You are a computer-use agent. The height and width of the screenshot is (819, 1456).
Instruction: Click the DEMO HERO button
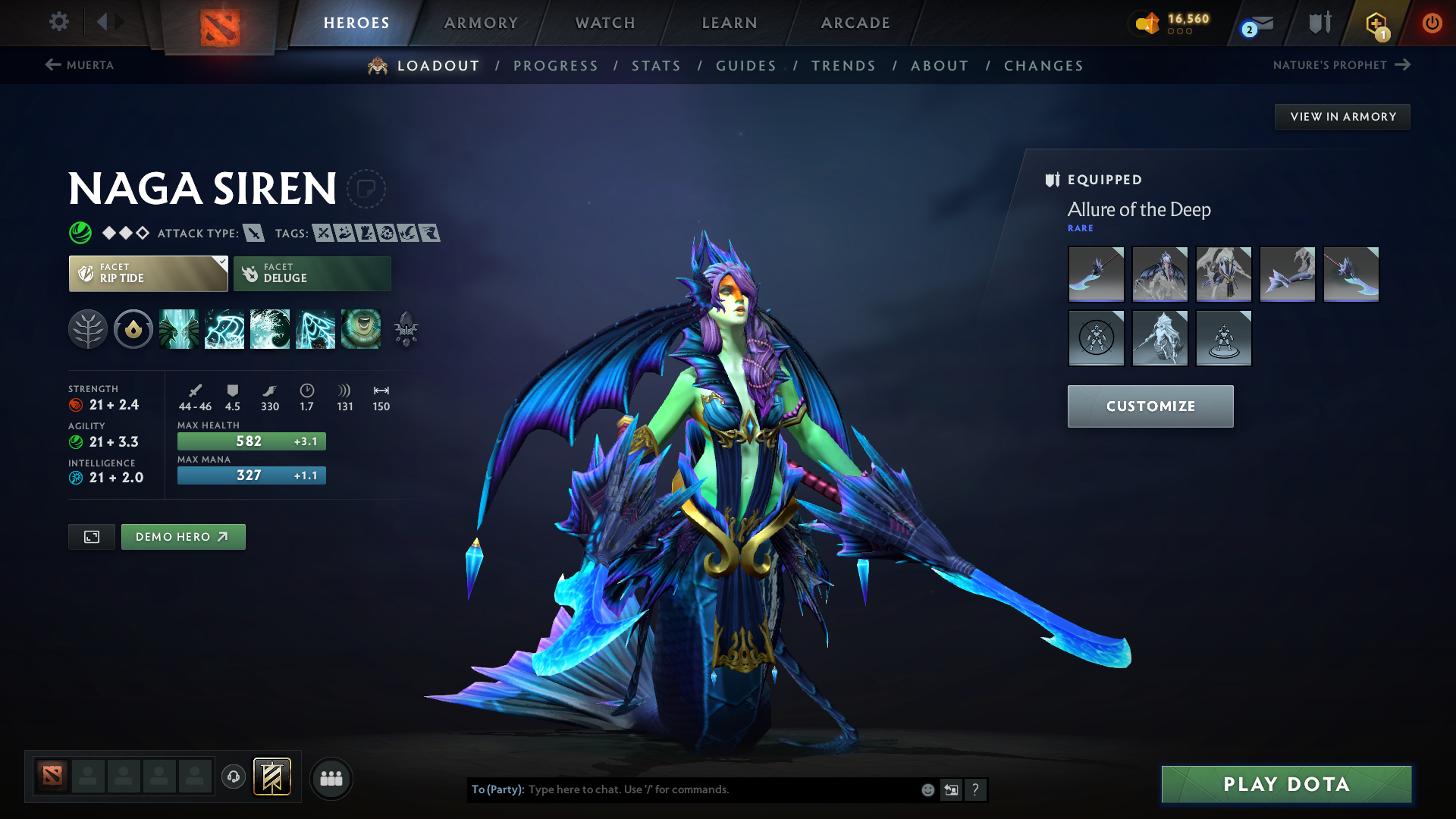tap(183, 536)
